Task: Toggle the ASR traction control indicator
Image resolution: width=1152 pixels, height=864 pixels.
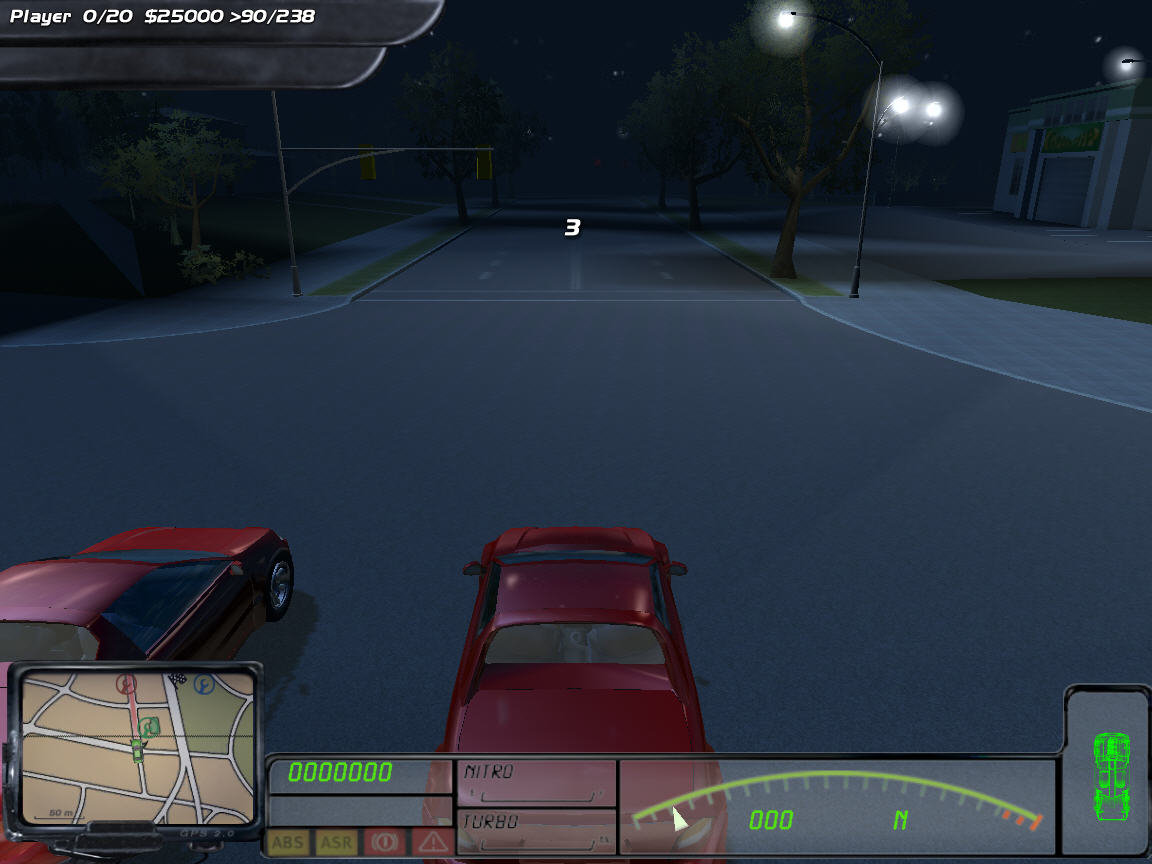Action: click(336, 843)
